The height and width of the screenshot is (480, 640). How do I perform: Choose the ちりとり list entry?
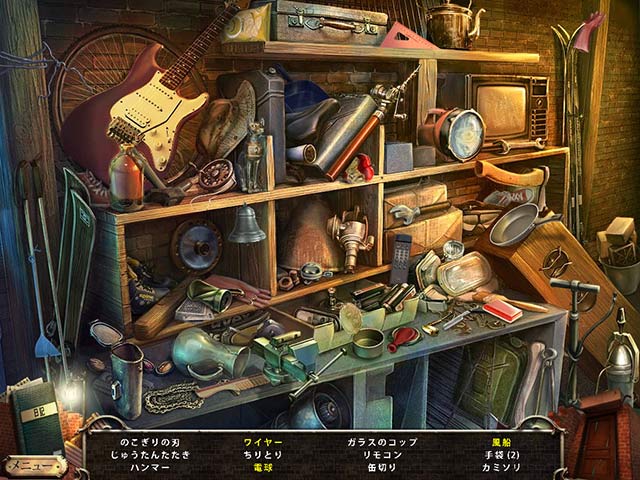263,454
